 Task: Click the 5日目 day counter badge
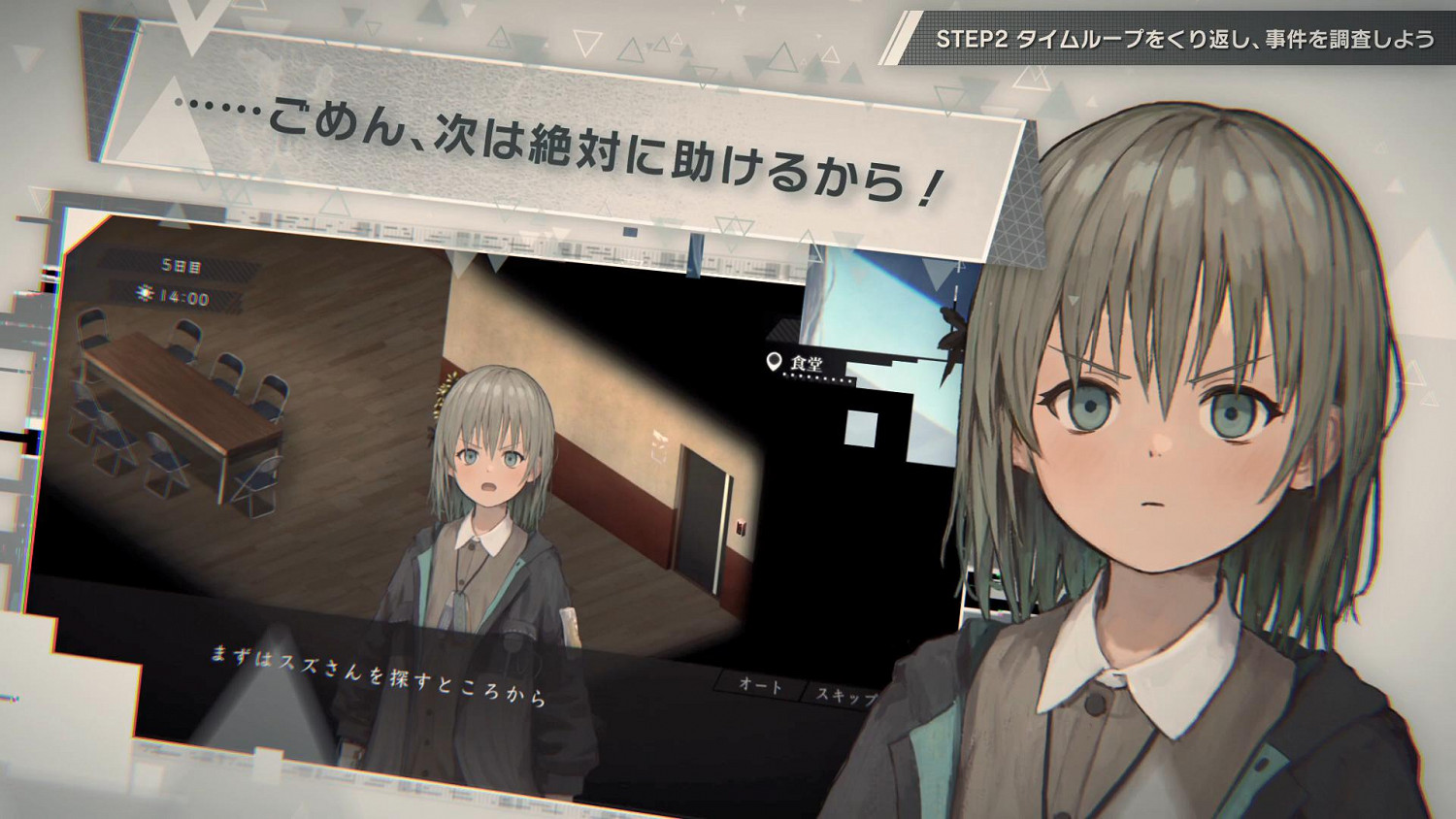pos(180,265)
